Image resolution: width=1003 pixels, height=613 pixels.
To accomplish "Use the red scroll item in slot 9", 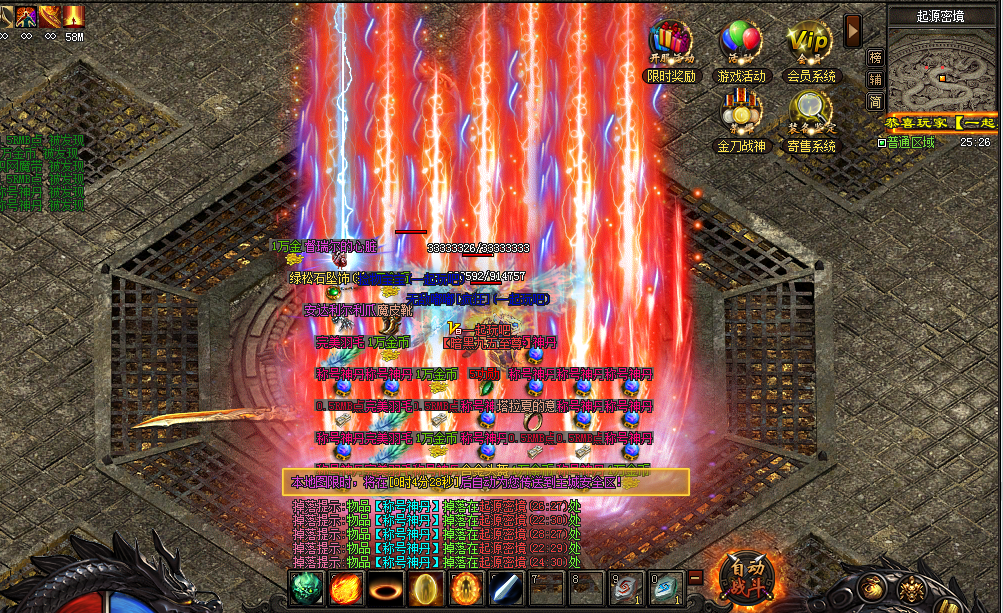I will (626, 587).
